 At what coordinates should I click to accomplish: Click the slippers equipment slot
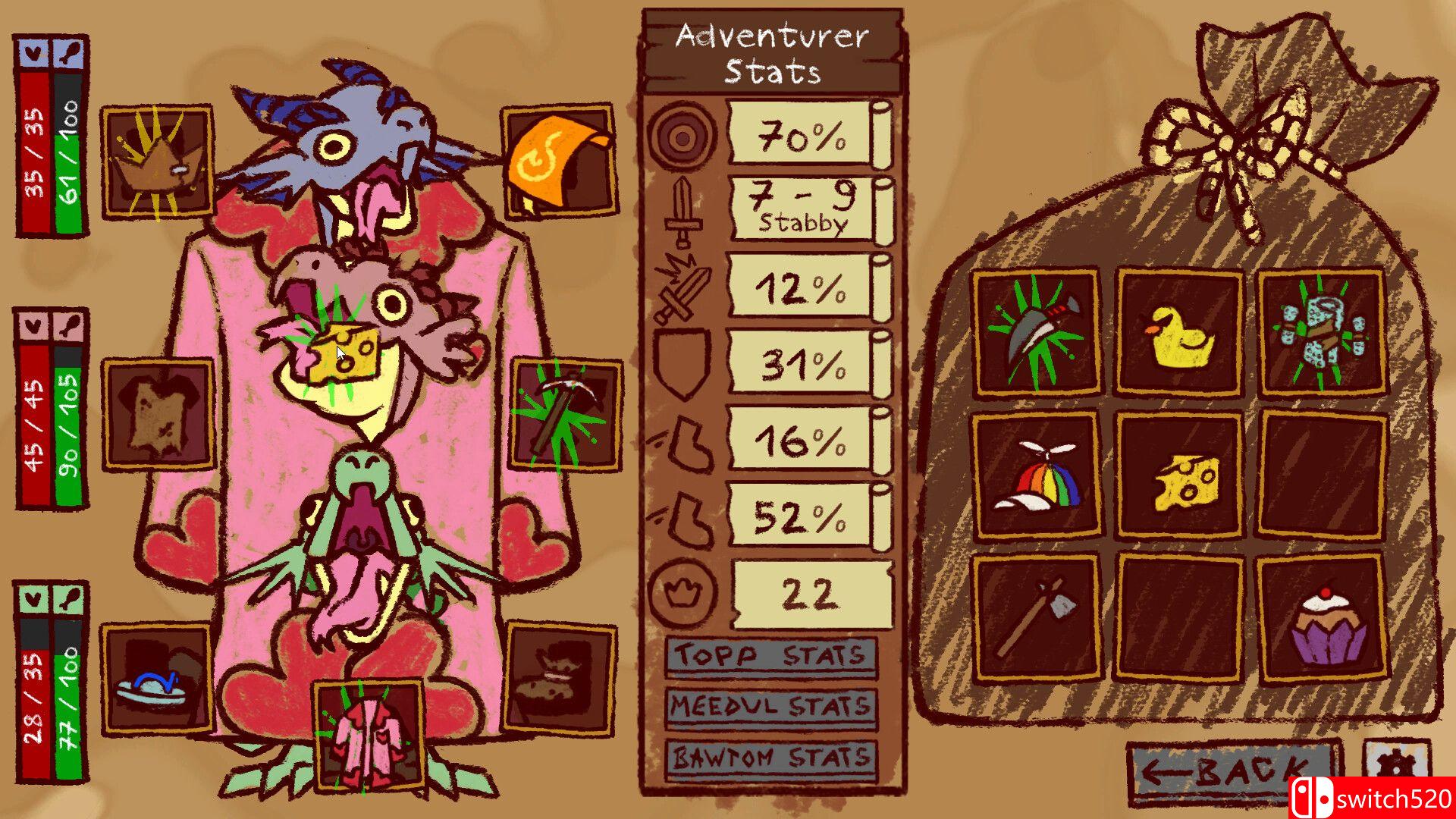[x=158, y=679]
